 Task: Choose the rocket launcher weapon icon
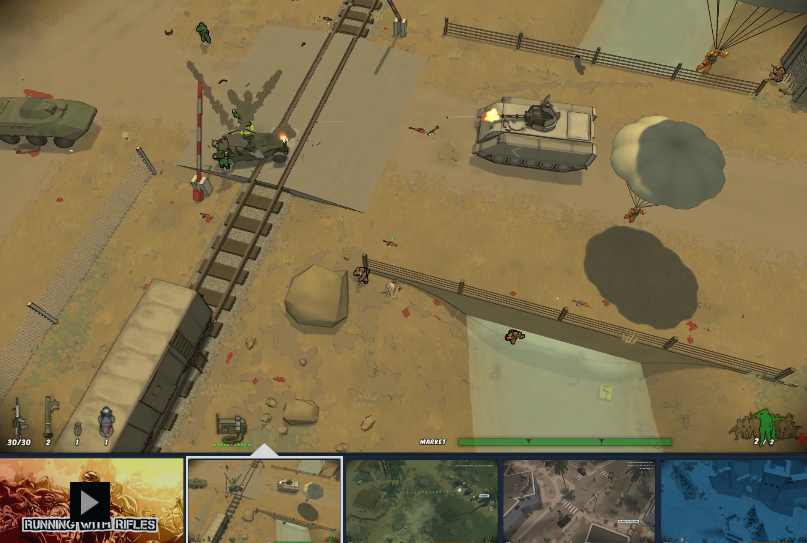pos(48,417)
